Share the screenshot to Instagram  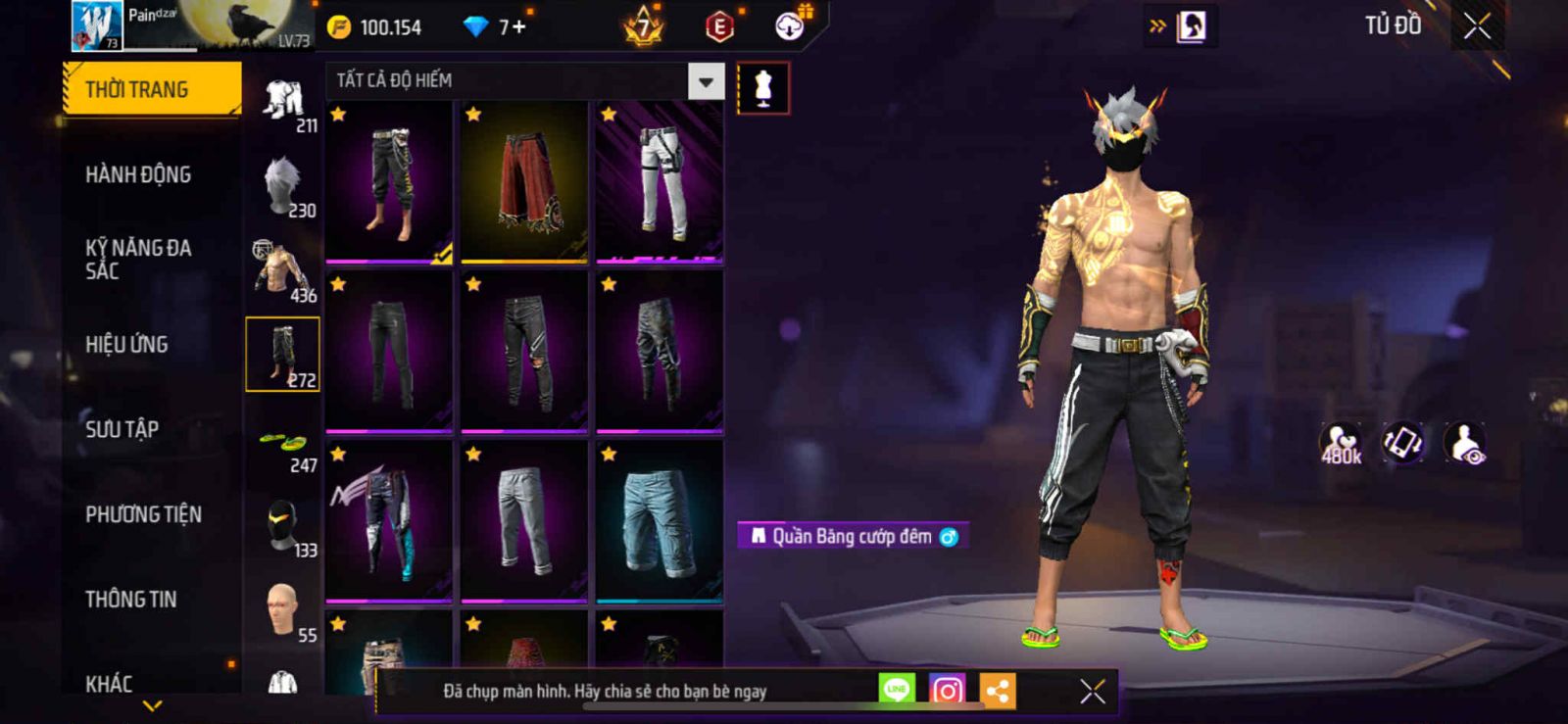[x=946, y=691]
